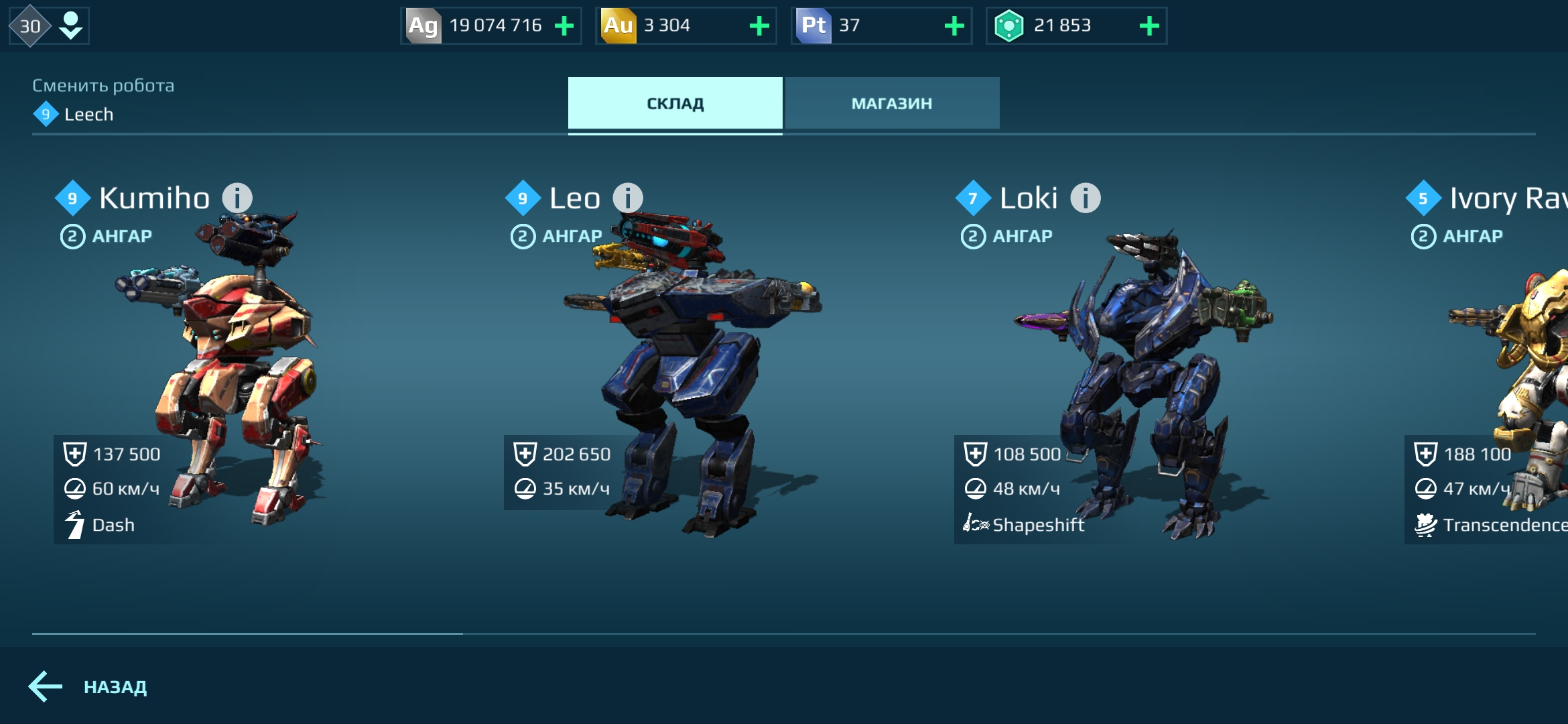Viewport: 1568px width, 724px height.
Task: Select the Склад tab
Action: click(675, 103)
